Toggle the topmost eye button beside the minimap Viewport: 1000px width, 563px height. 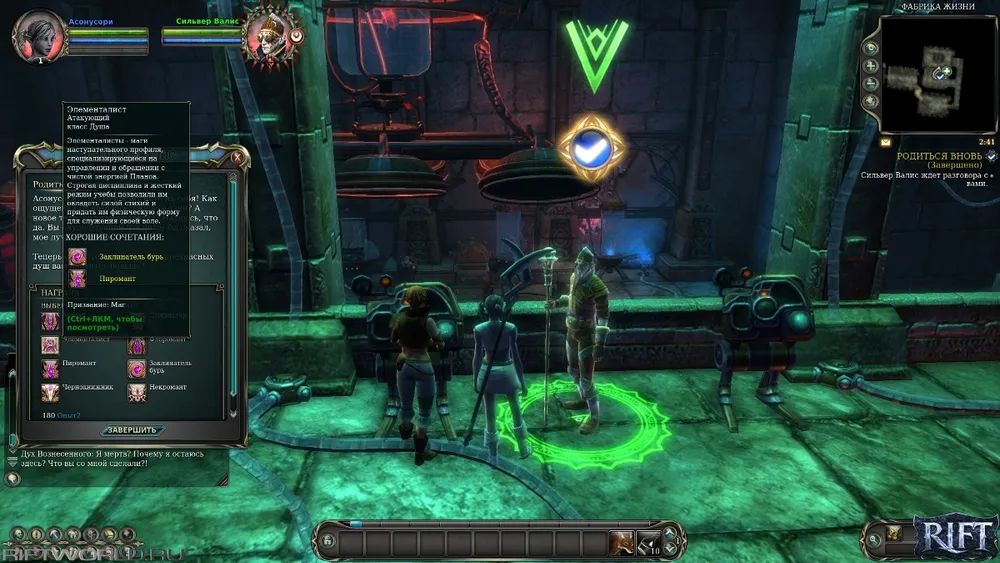coord(872,48)
